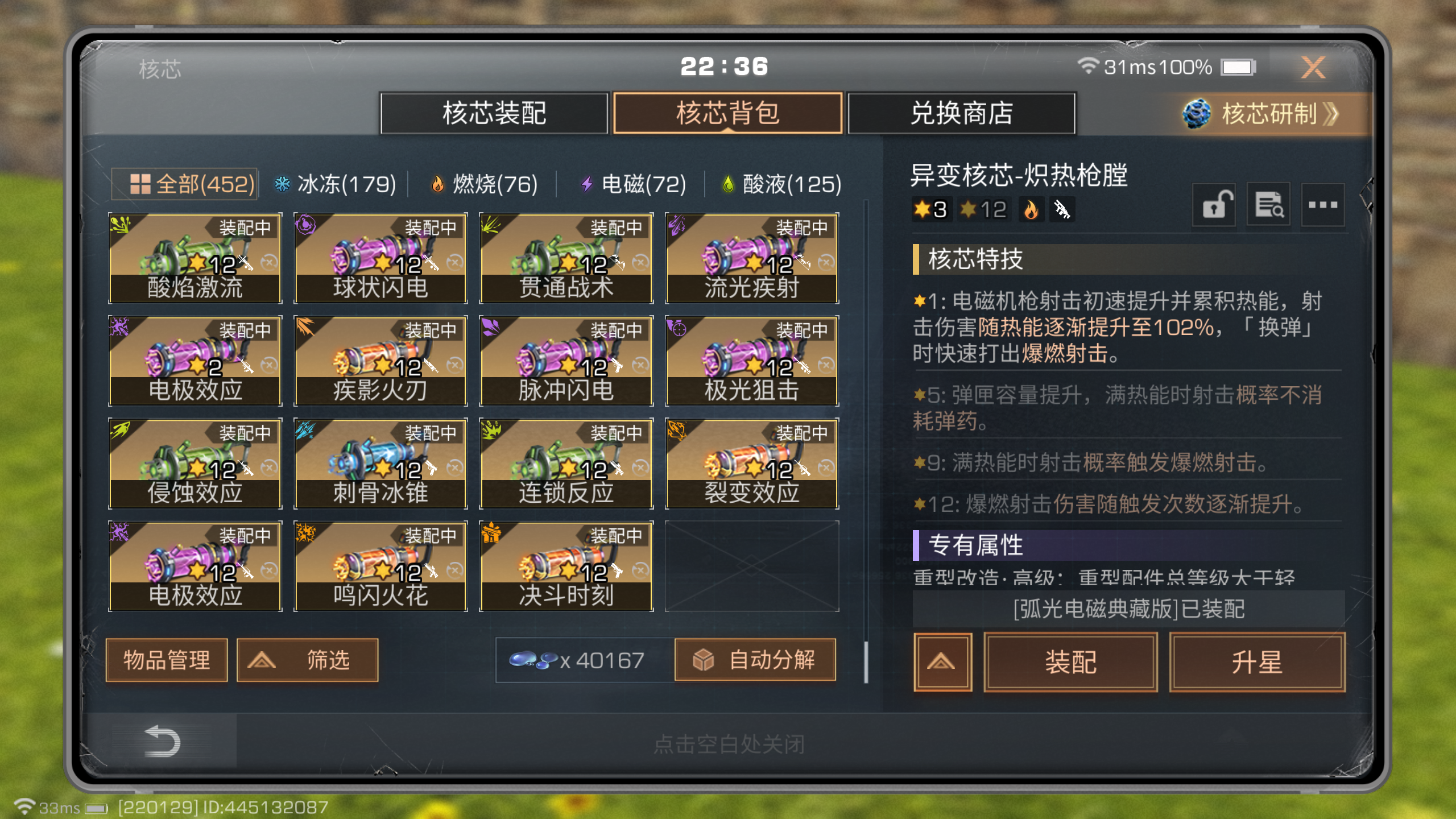The height and width of the screenshot is (819, 1456).
Task: Click the three-dot more options icon
Action: pos(1323,205)
